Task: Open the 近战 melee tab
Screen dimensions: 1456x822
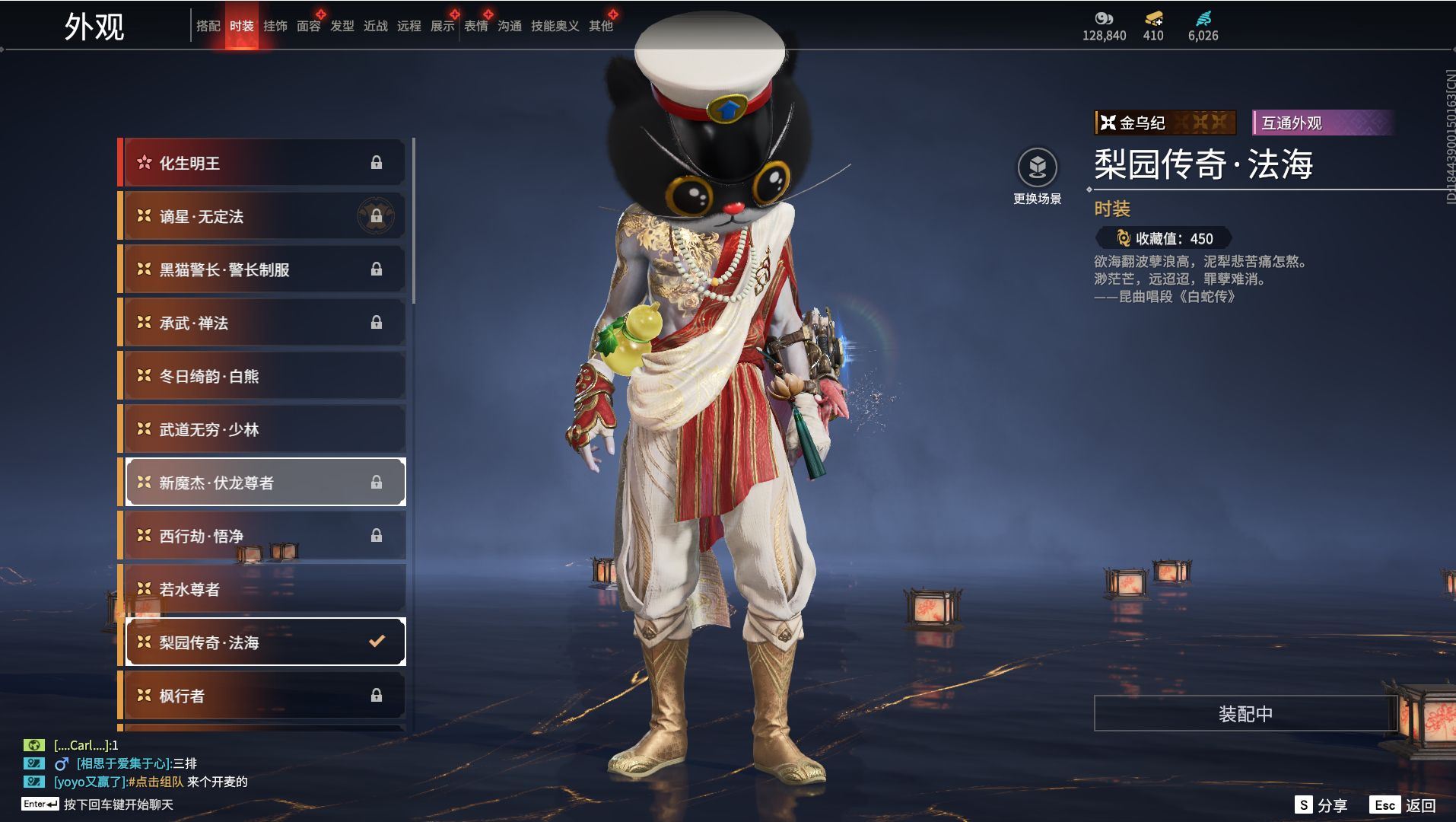Action: point(375,26)
